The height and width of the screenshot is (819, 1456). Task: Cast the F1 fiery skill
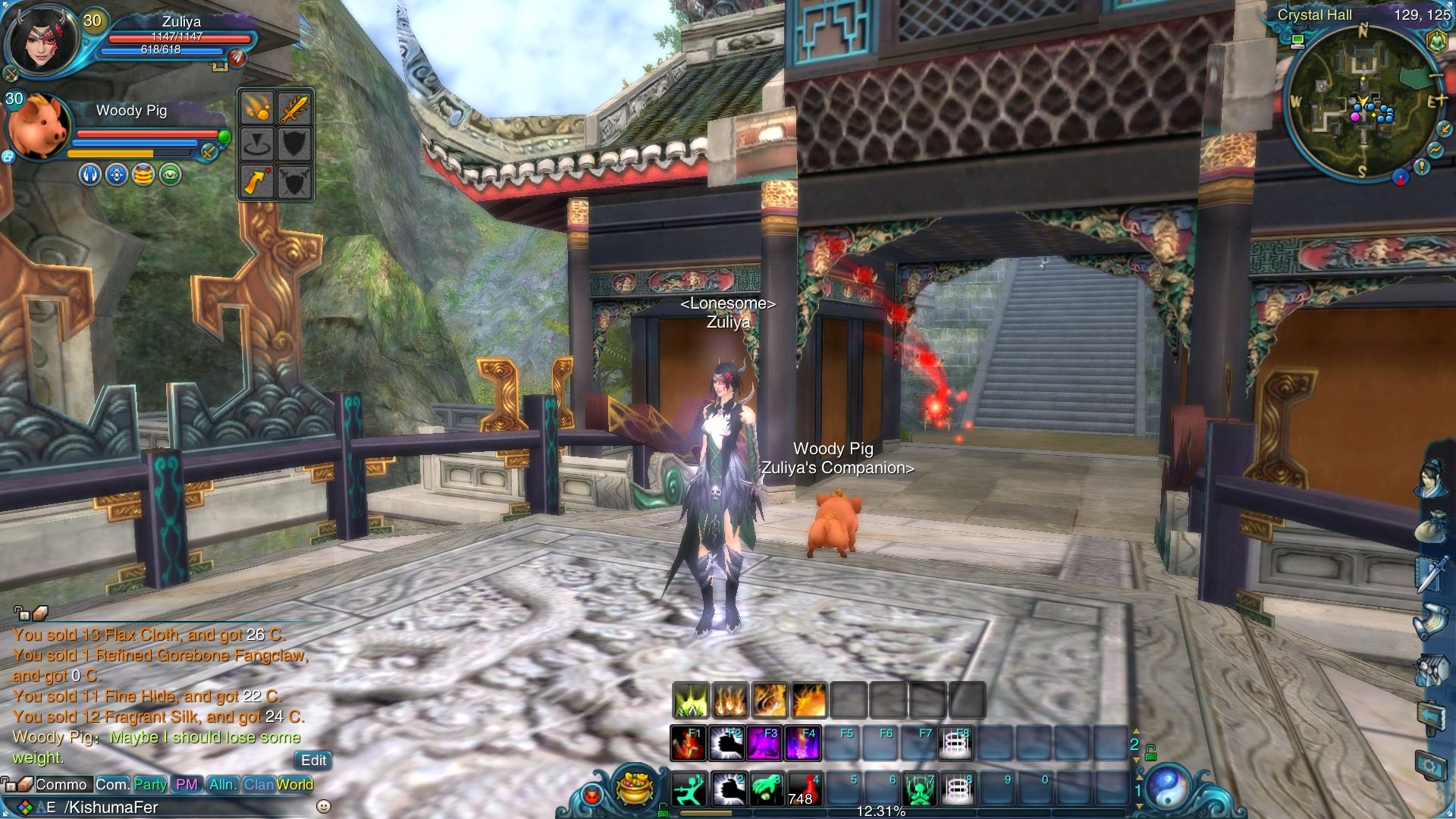pos(689,744)
